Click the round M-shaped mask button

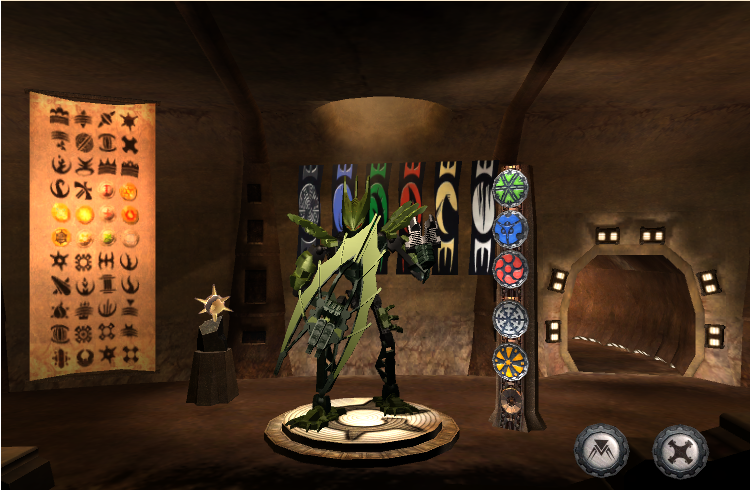coord(601,451)
